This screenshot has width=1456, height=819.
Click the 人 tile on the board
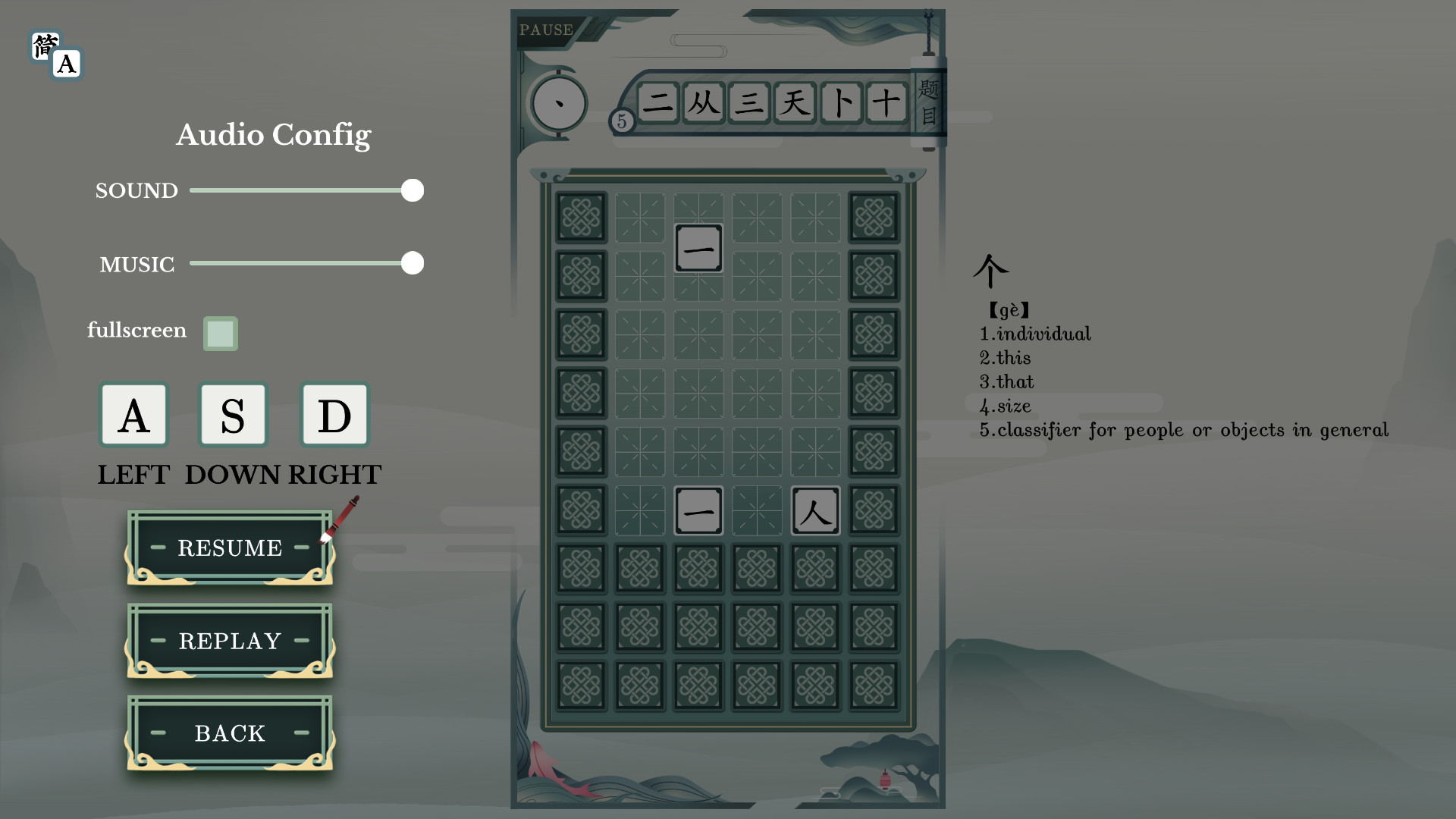point(815,511)
